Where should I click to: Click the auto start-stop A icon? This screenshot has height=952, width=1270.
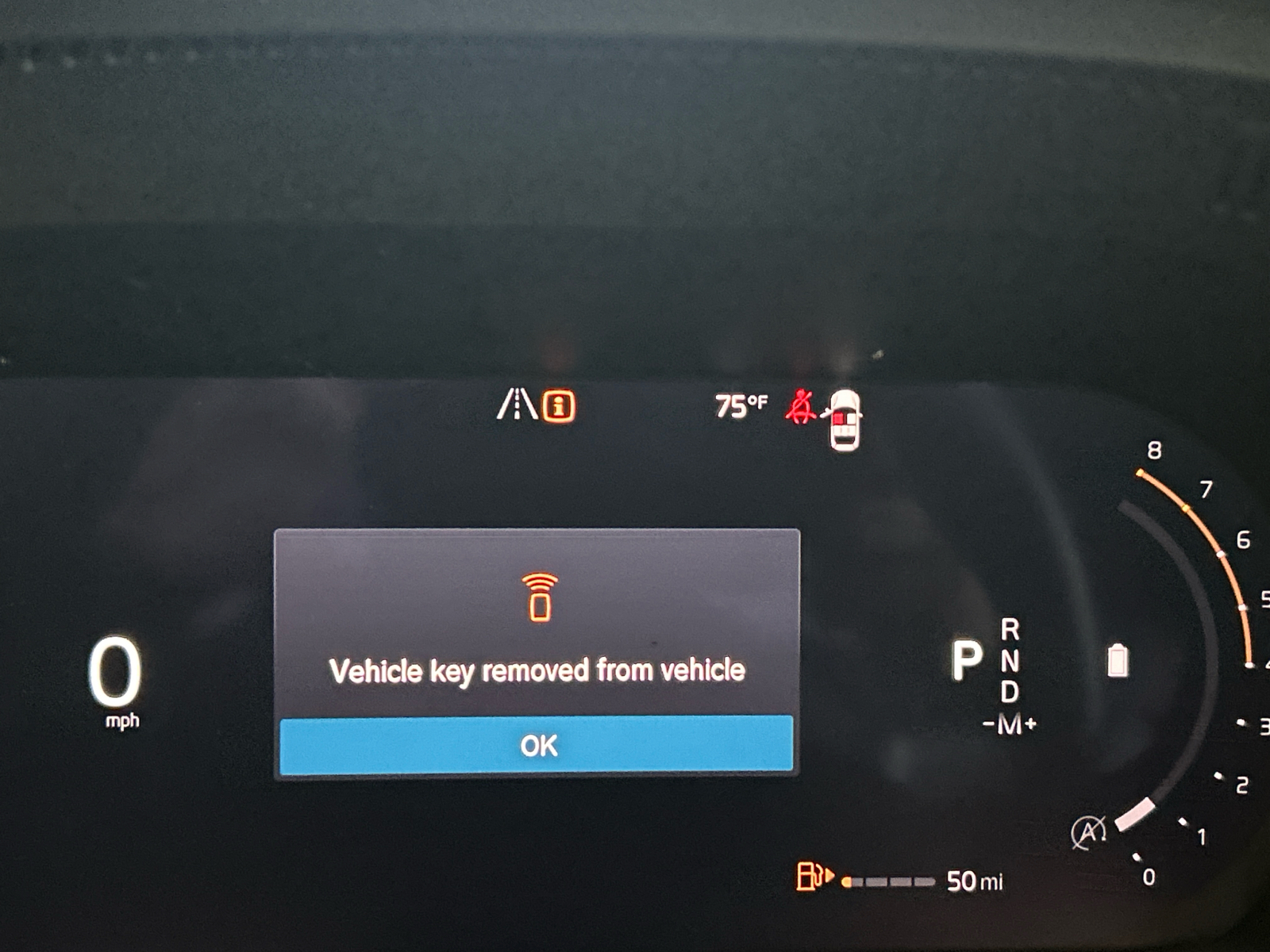point(1091,832)
